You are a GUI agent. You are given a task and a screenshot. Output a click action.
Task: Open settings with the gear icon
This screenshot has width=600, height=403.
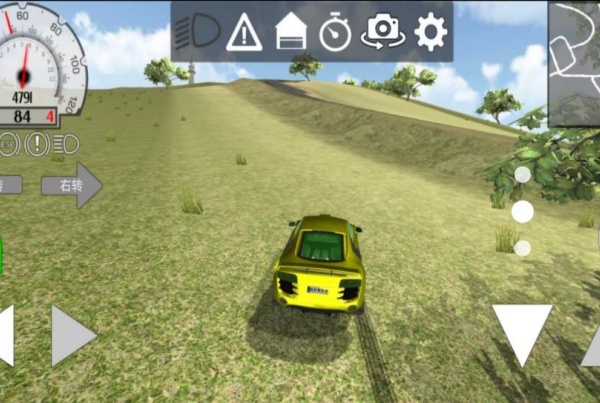click(x=430, y=33)
